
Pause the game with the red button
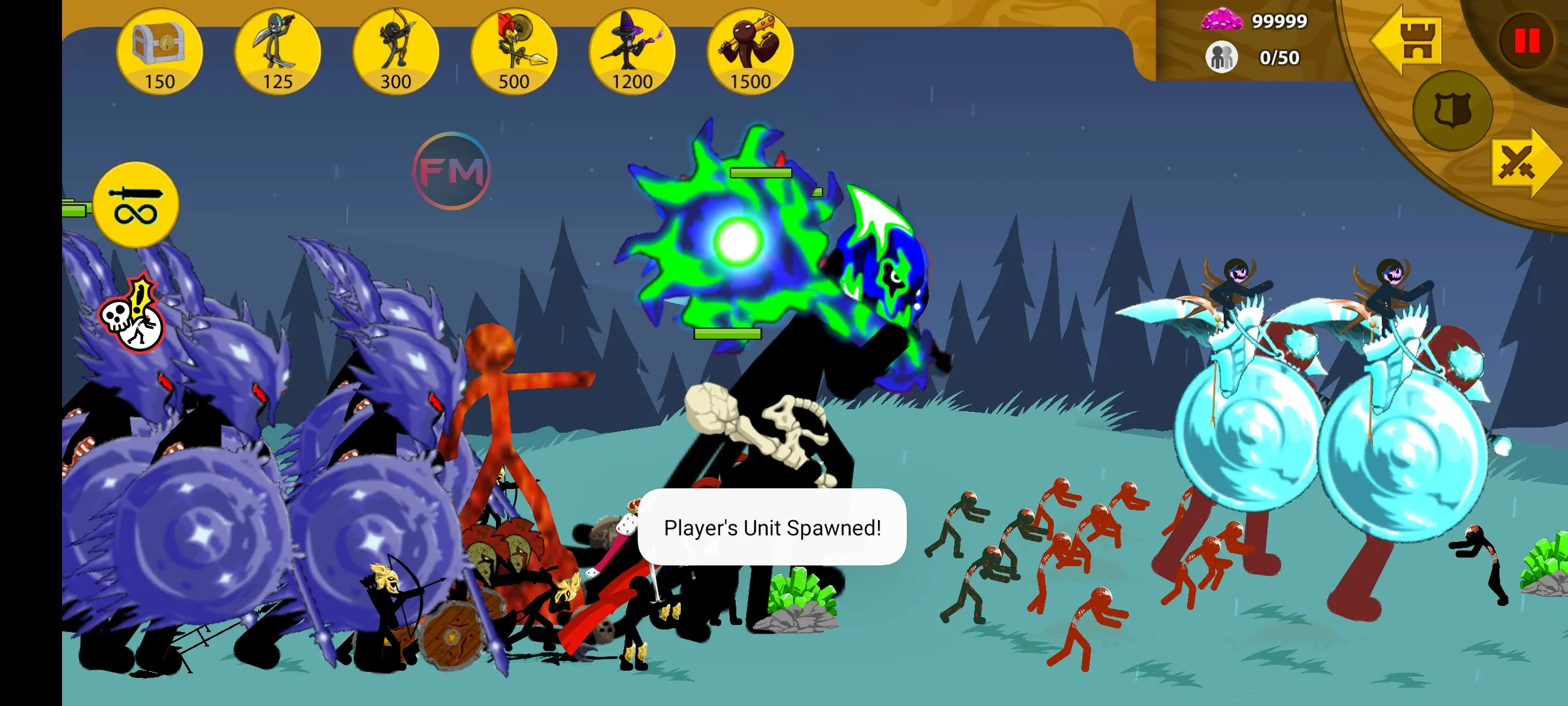[x=1527, y=41]
